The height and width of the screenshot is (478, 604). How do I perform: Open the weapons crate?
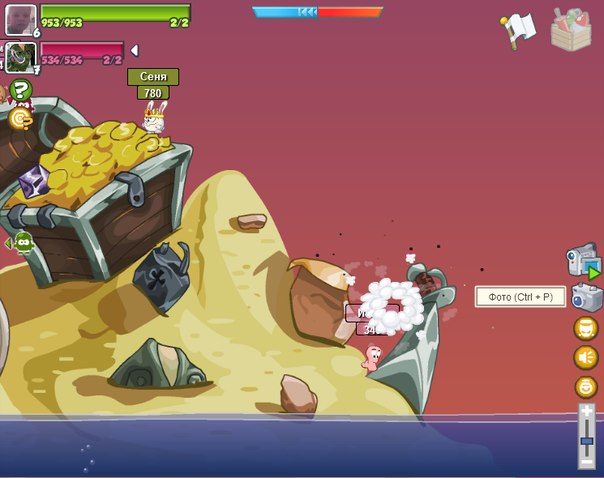click(572, 29)
